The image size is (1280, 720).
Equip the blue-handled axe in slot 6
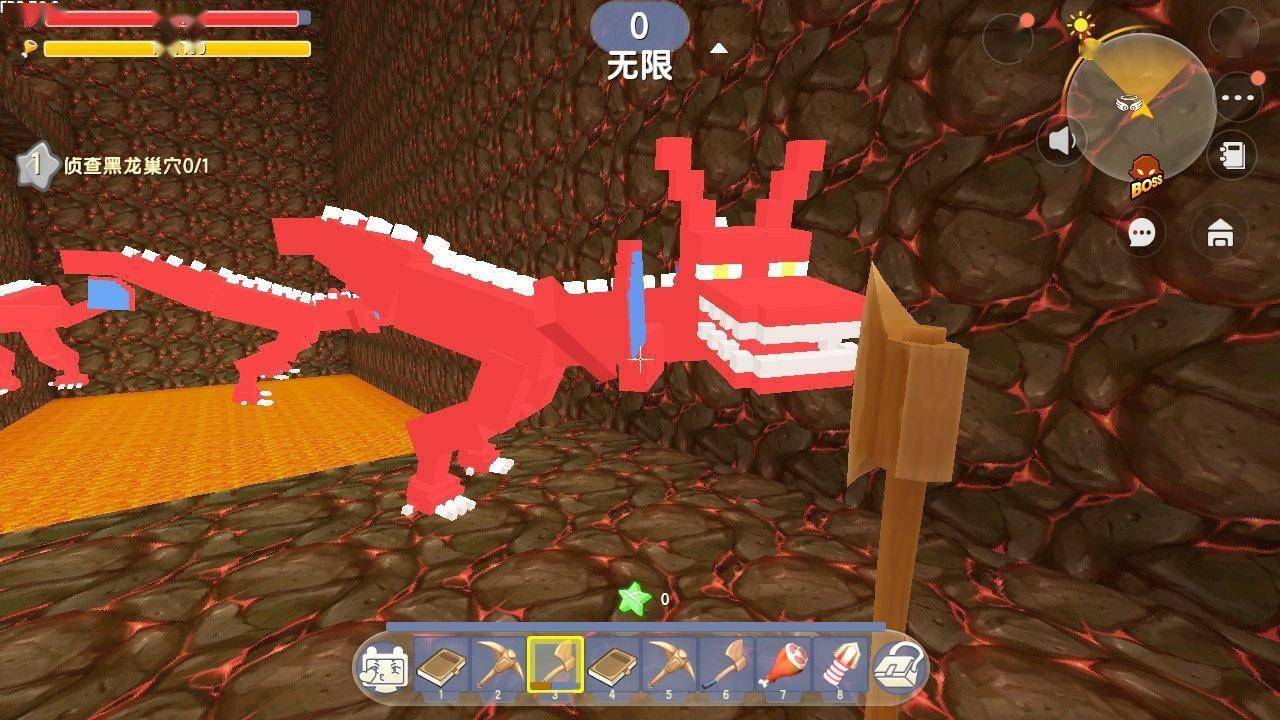(726, 664)
